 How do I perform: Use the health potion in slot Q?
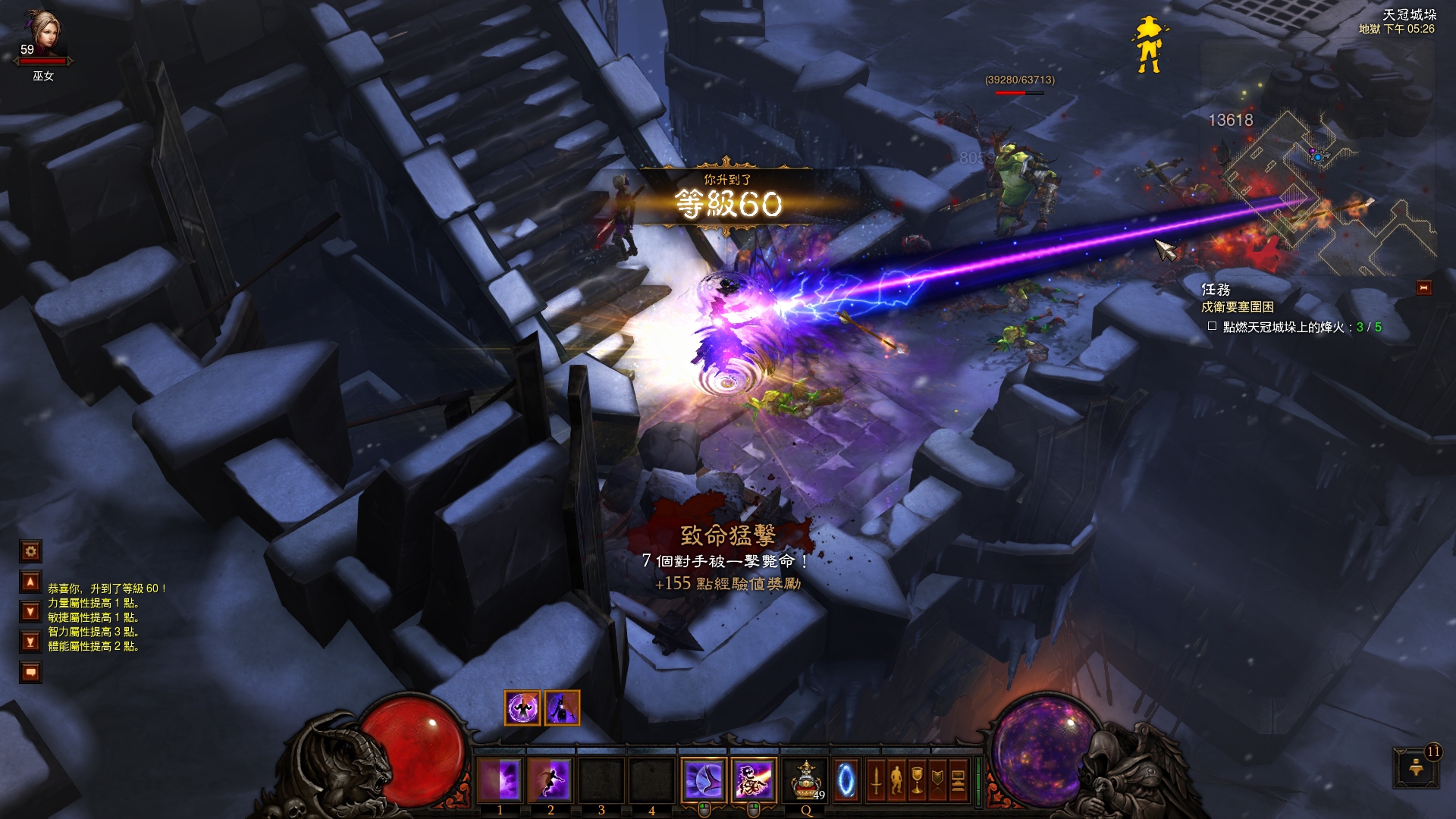(x=806, y=780)
